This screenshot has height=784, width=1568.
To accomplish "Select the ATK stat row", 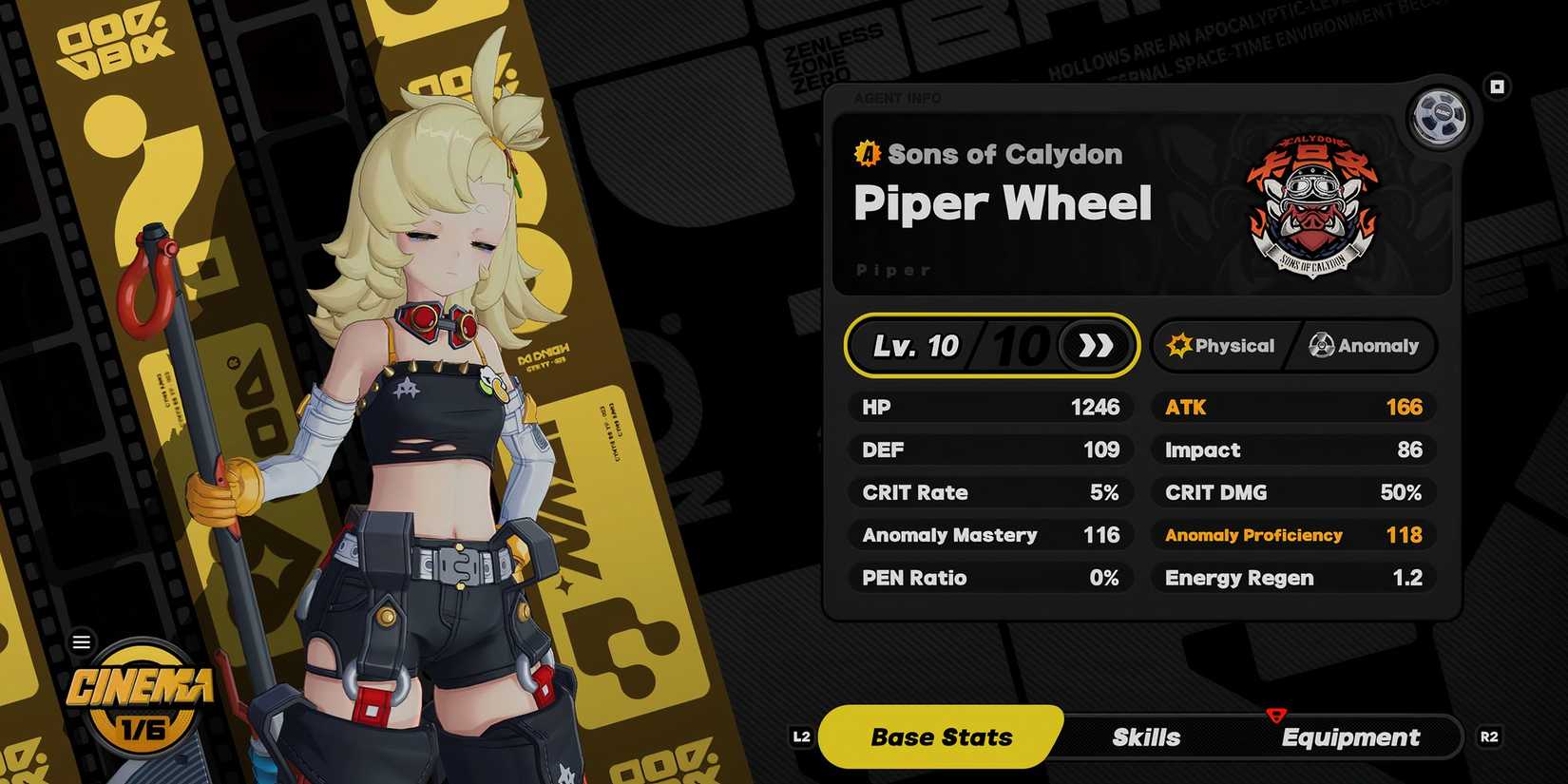I will pos(1293,408).
